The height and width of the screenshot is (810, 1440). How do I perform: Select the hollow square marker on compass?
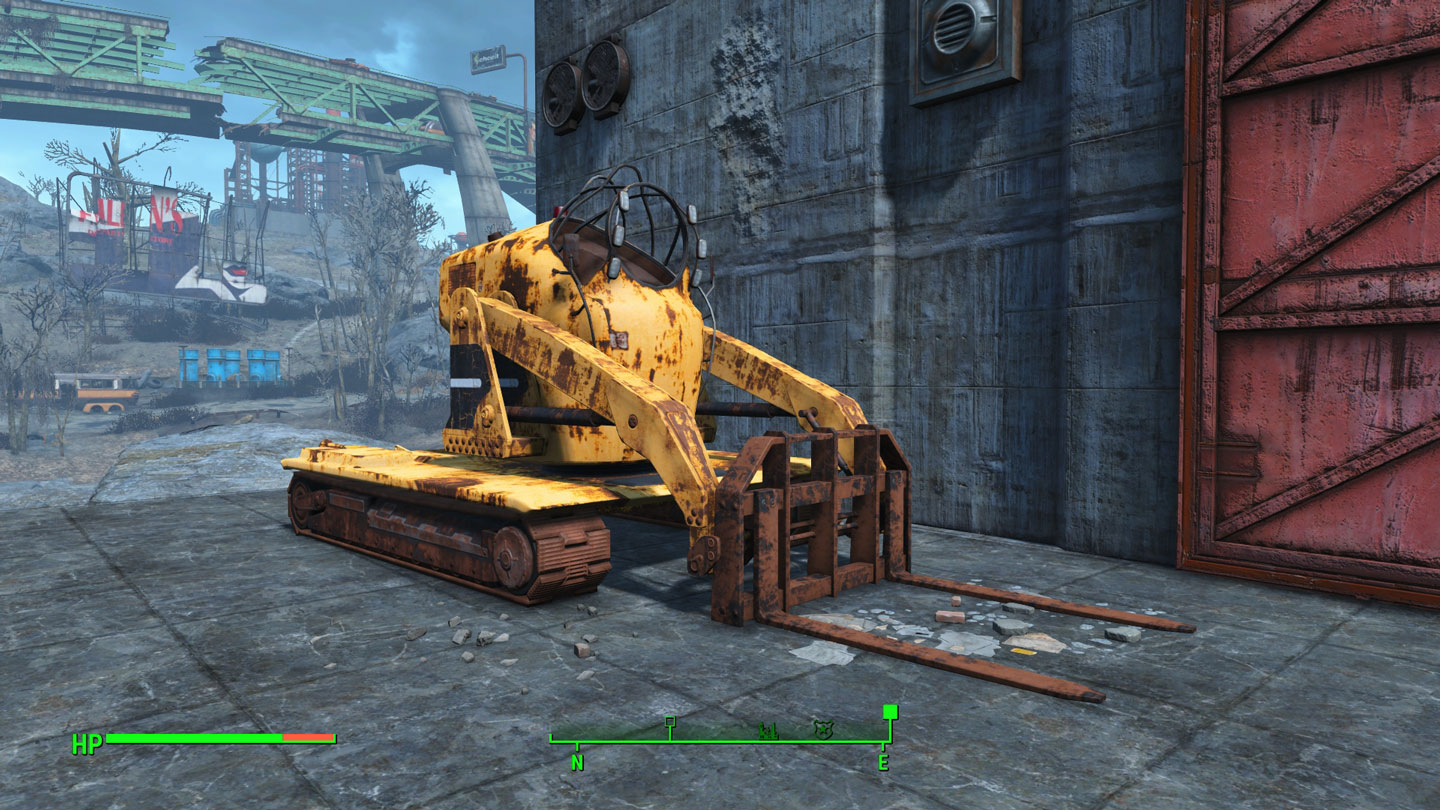pos(670,722)
